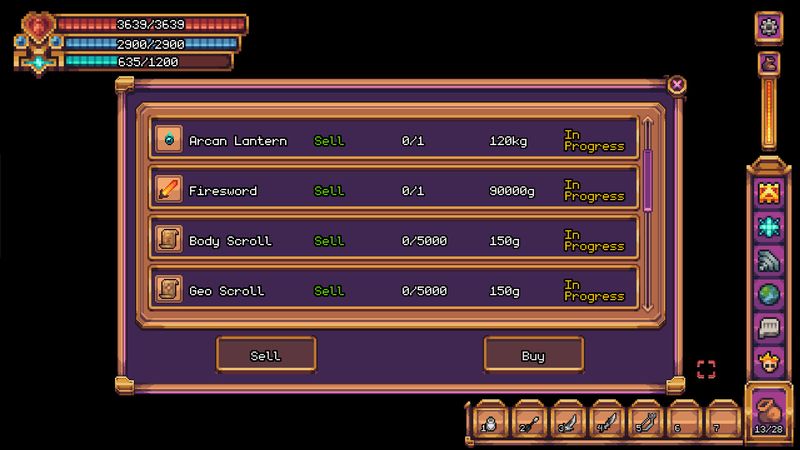This screenshot has width=800, height=450.
Task: Close the trade window
Action: [677, 84]
